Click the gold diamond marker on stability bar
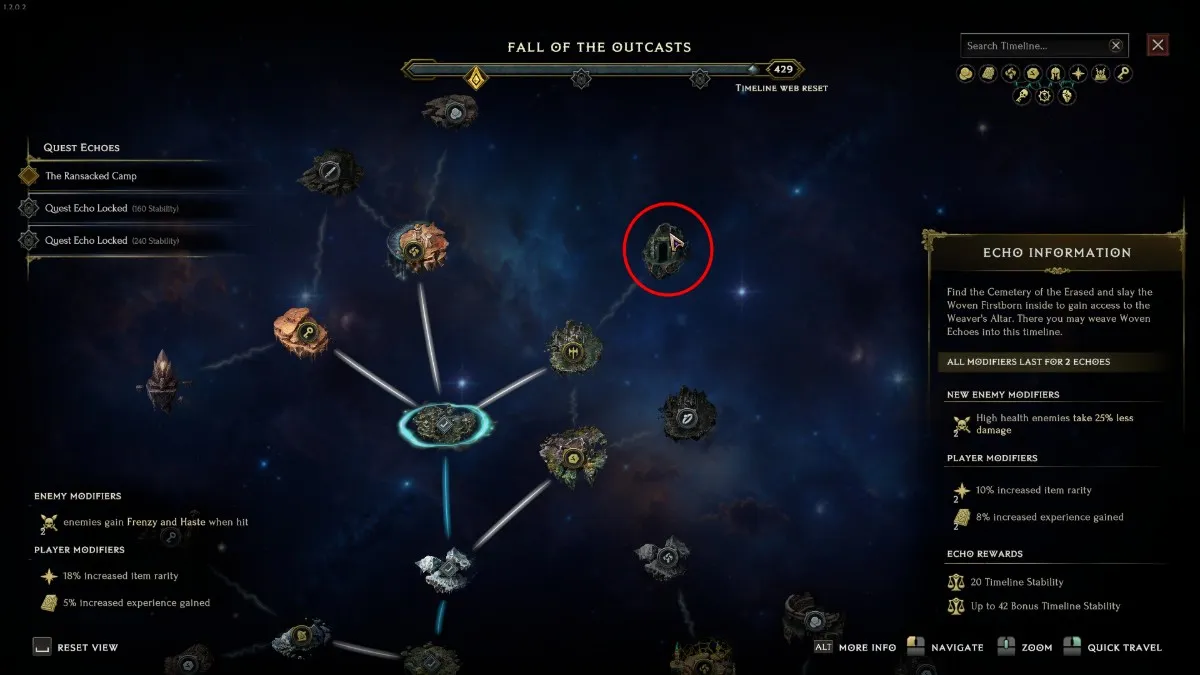 477,77
